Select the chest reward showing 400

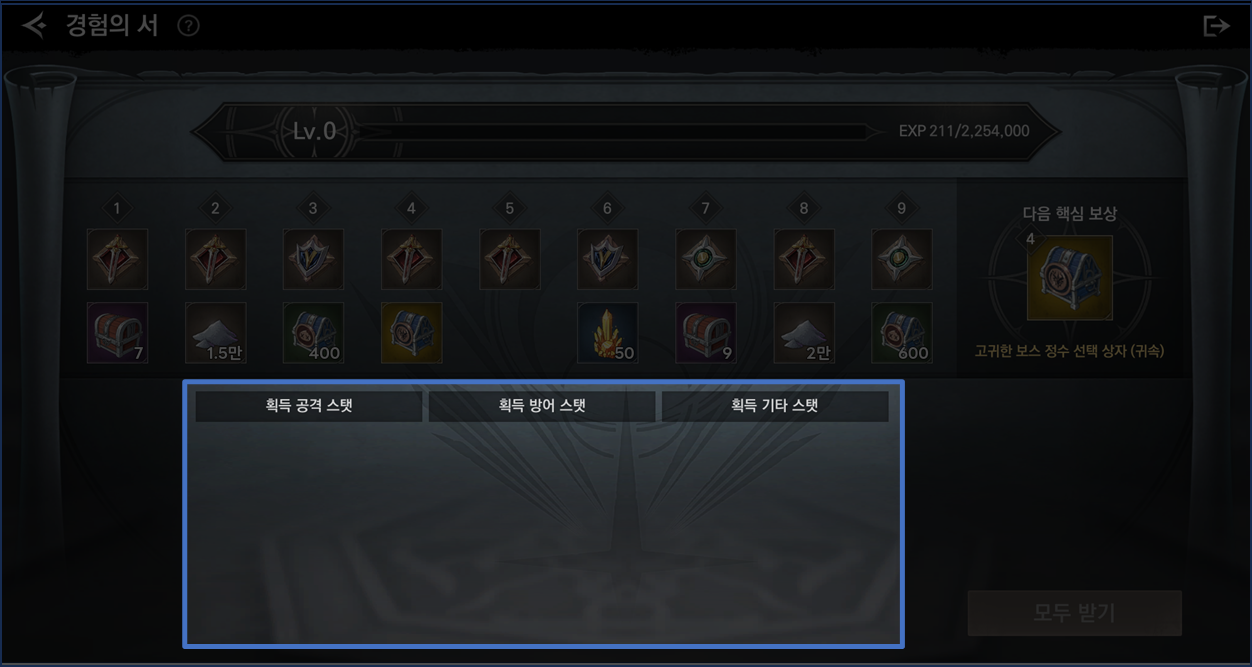313,333
